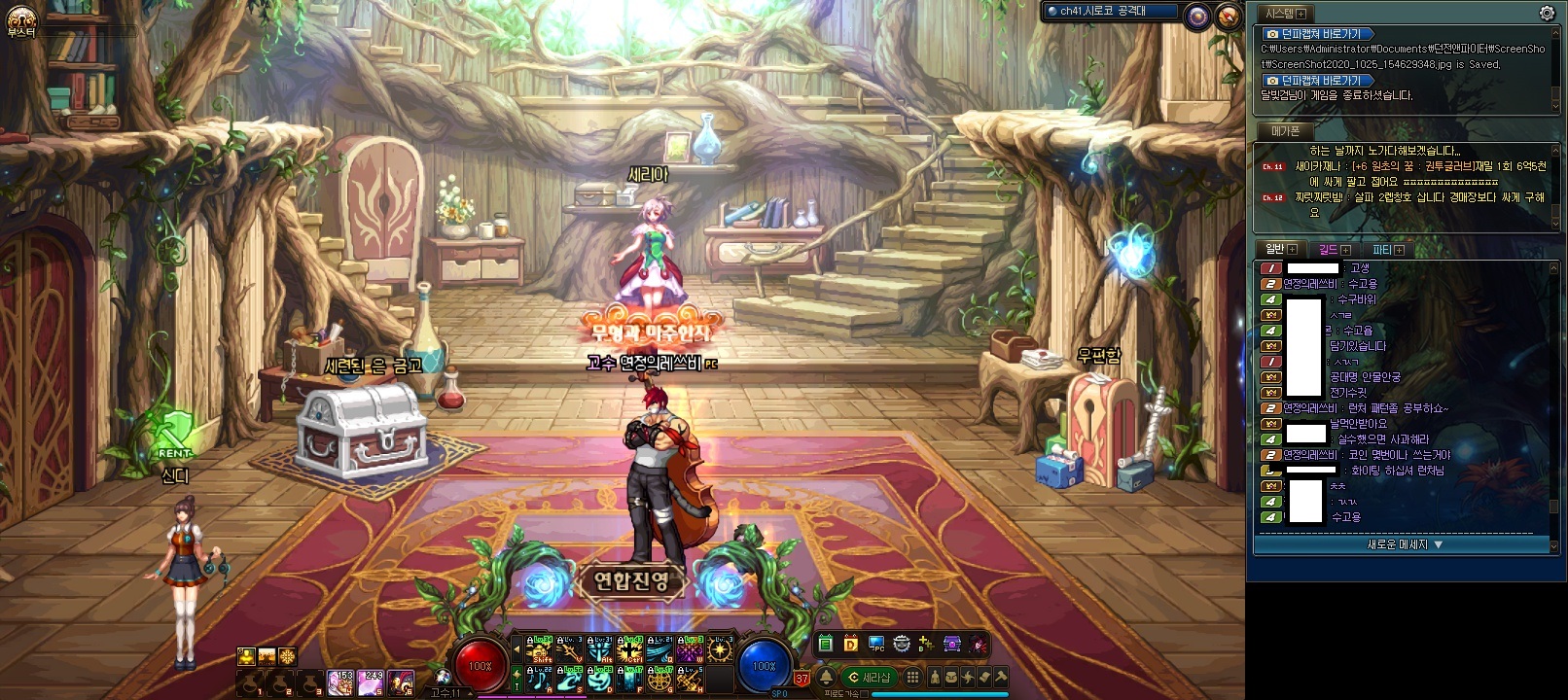Click the 세라샵 shop button
Image resolution: width=1568 pixels, height=700 pixels.
[x=869, y=678]
